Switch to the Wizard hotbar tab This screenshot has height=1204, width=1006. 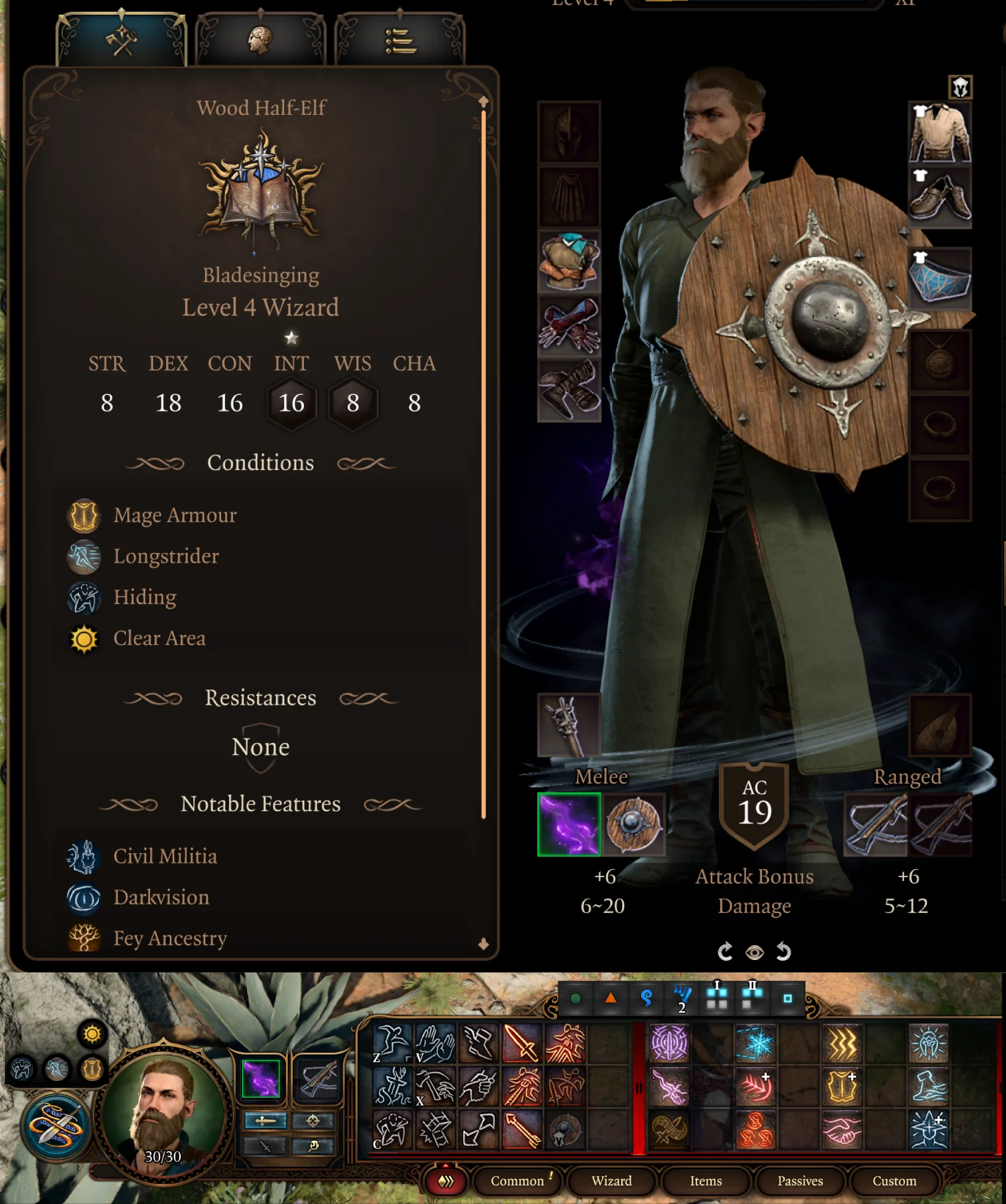[611, 1181]
